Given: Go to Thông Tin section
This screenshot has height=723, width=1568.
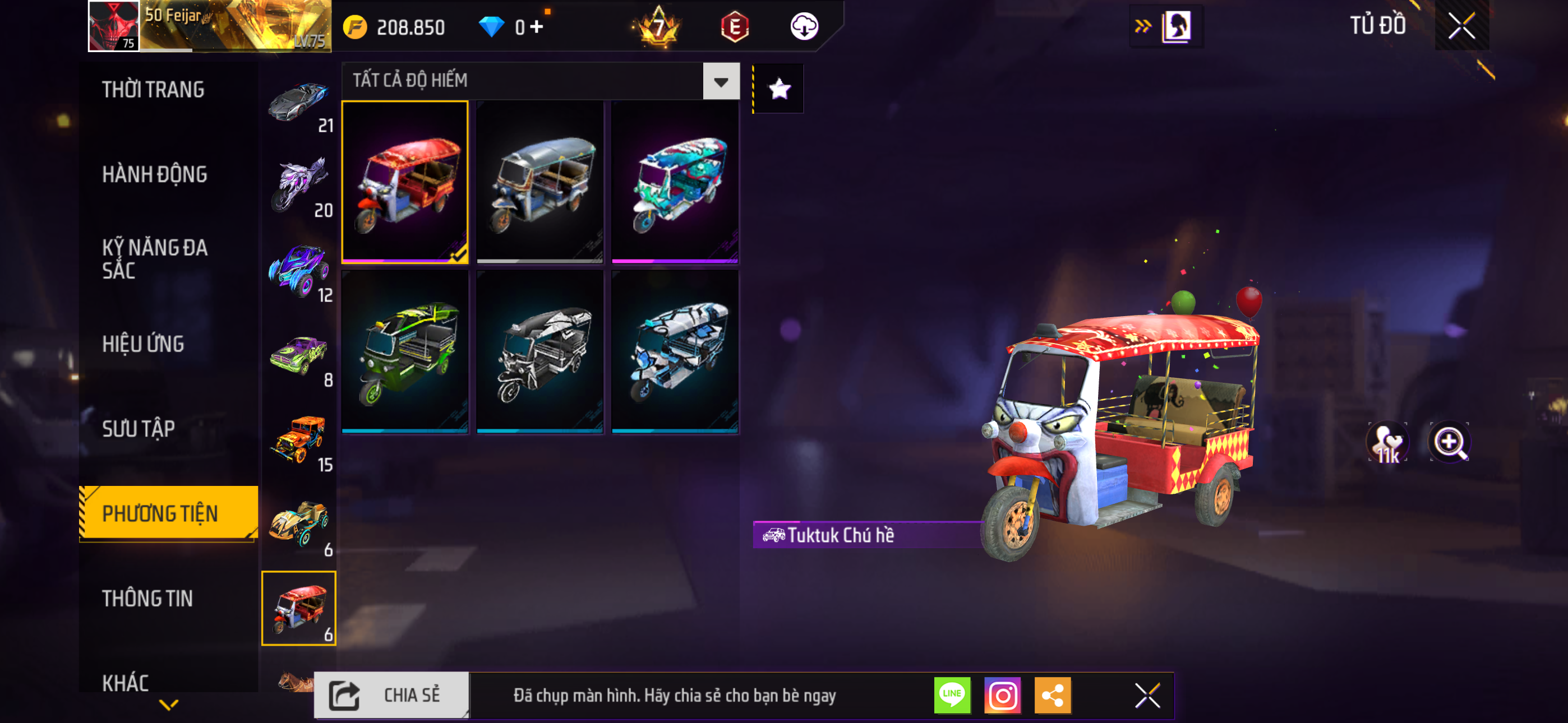Looking at the screenshot, I should pos(147,599).
